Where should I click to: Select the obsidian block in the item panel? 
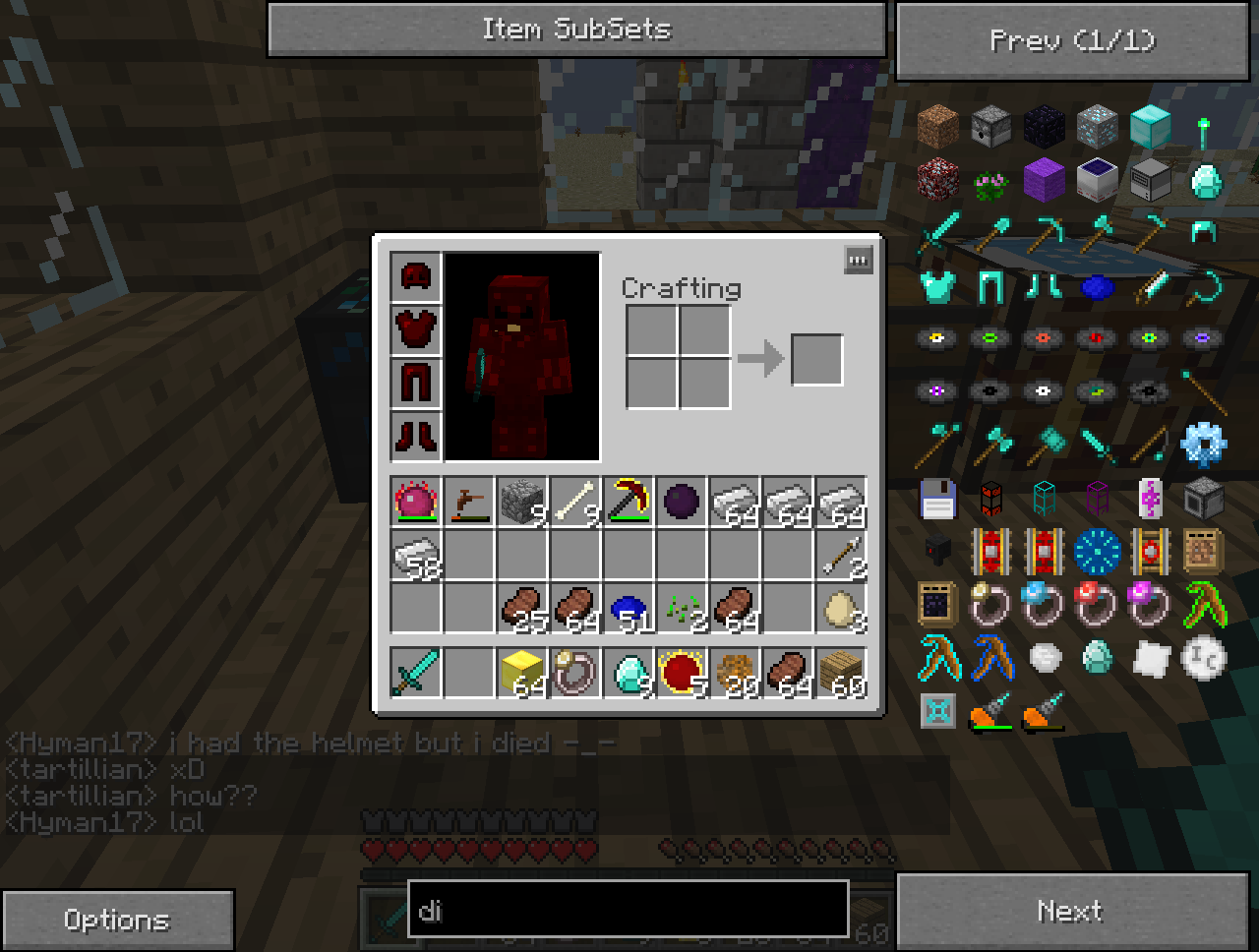(1044, 127)
